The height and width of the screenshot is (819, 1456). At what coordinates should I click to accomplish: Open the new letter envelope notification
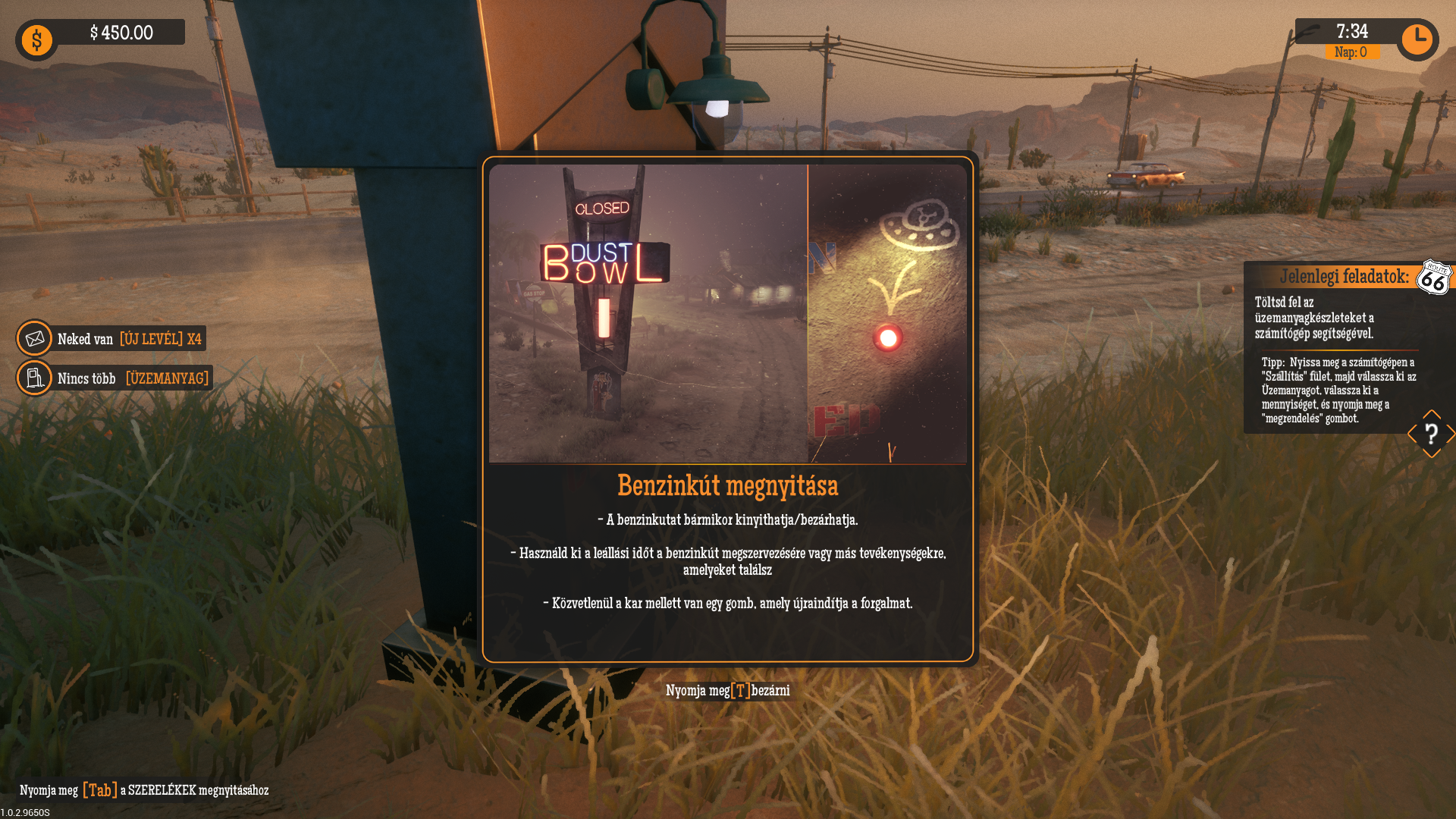[x=35, y=338]
